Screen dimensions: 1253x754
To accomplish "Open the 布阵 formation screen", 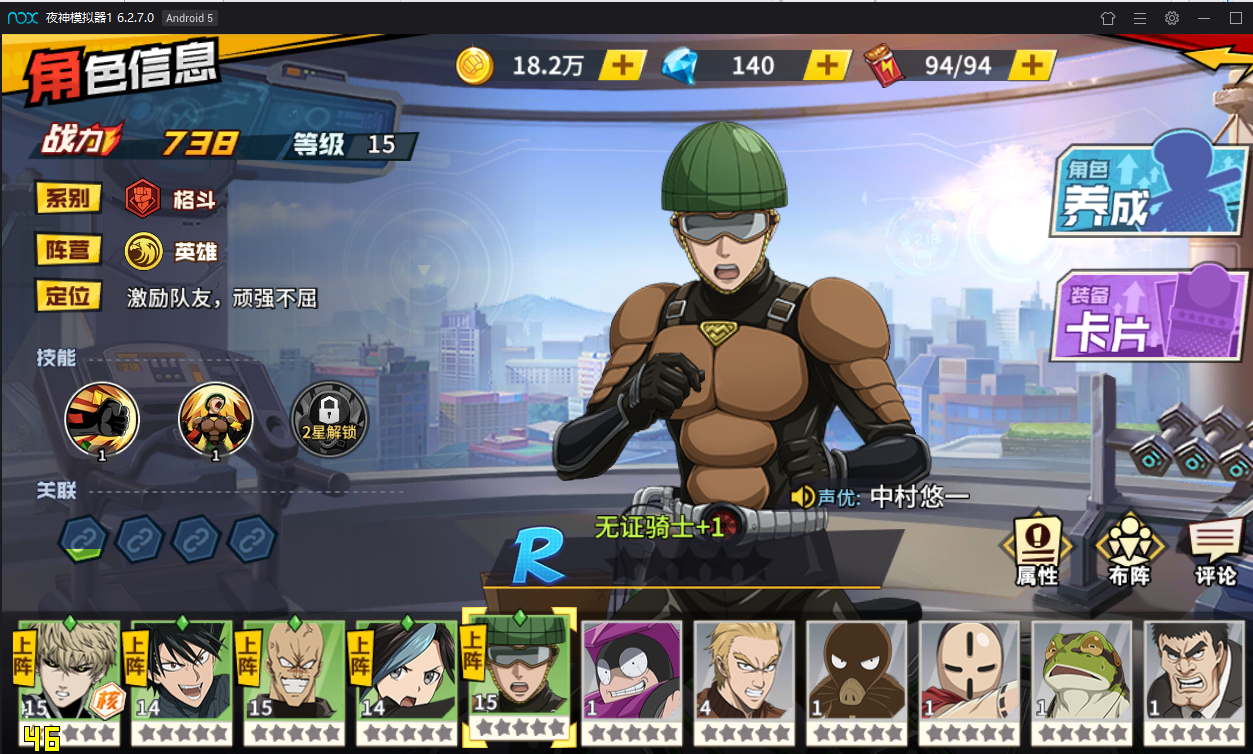I will [1129, 551].
